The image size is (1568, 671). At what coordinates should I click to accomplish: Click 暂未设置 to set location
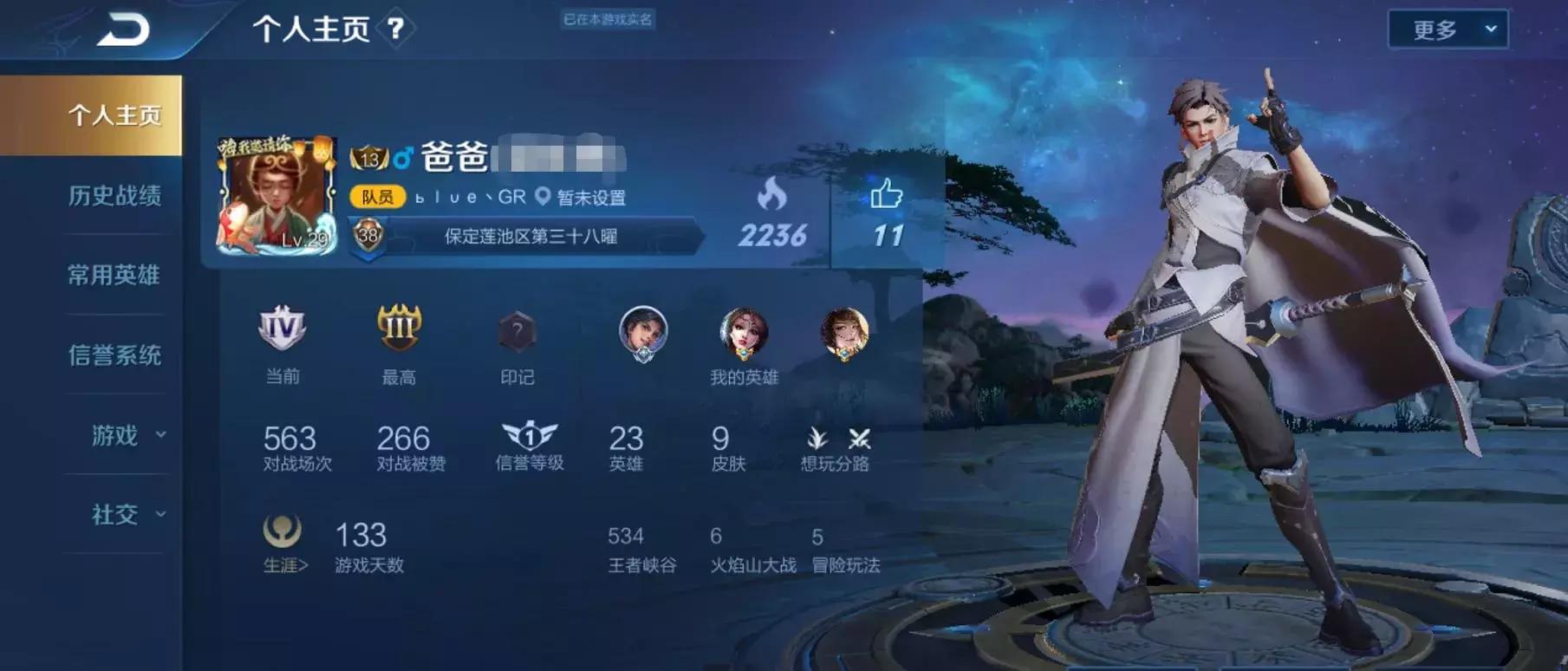tap(591, 197)
